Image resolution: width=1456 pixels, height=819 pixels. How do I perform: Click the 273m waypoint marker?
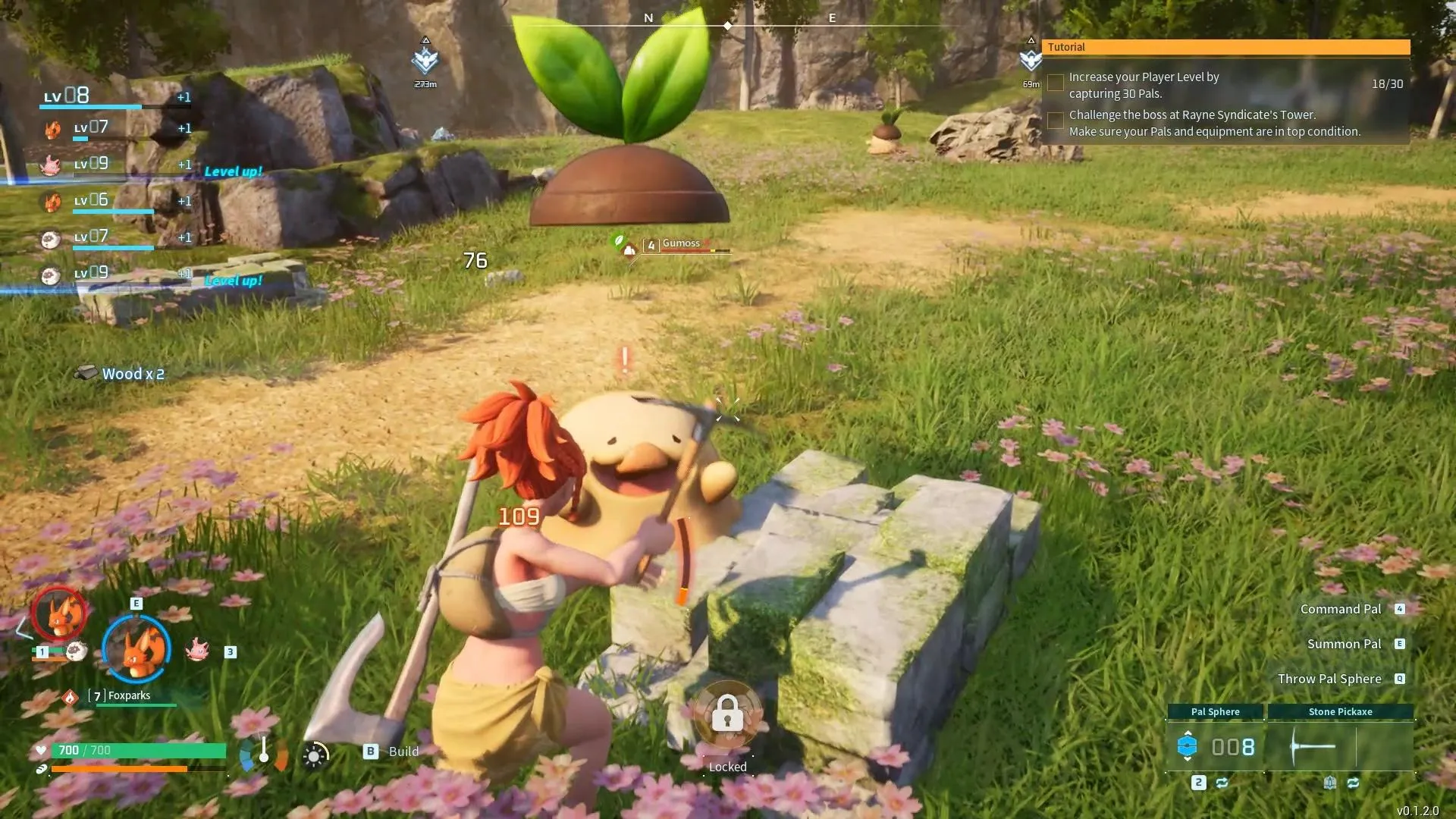pos(425,59)
